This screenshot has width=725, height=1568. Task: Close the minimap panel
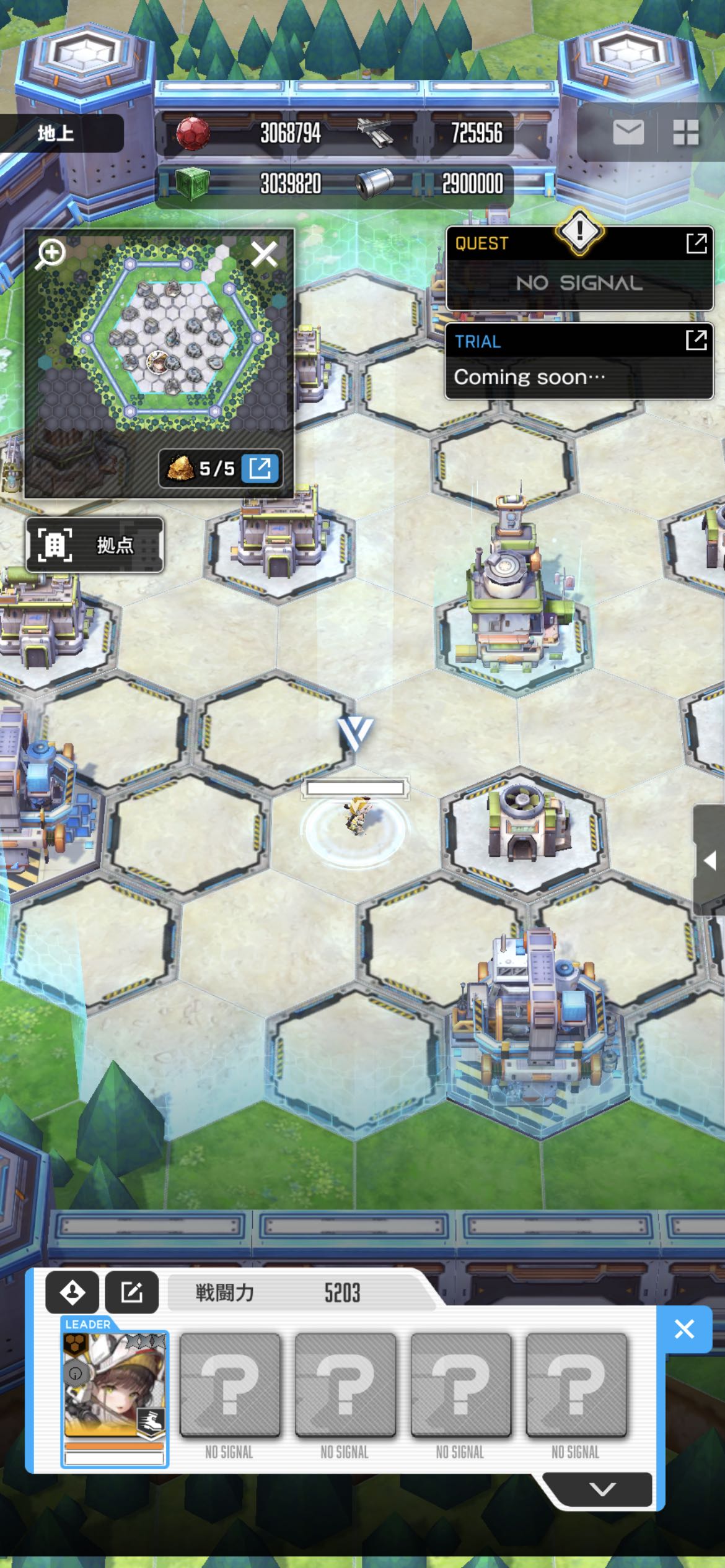coord(264,254)
